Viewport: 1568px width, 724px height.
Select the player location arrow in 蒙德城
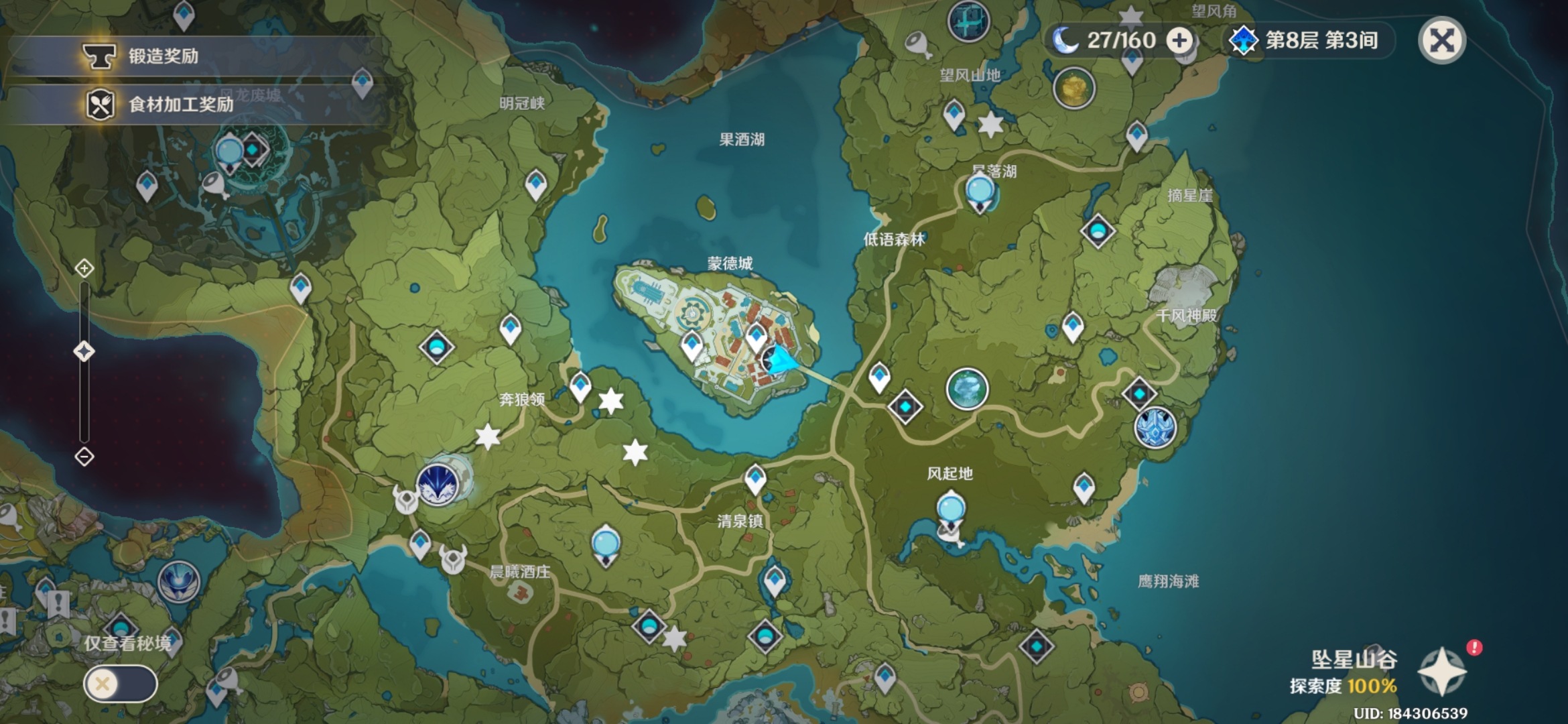tap(781, 361)
